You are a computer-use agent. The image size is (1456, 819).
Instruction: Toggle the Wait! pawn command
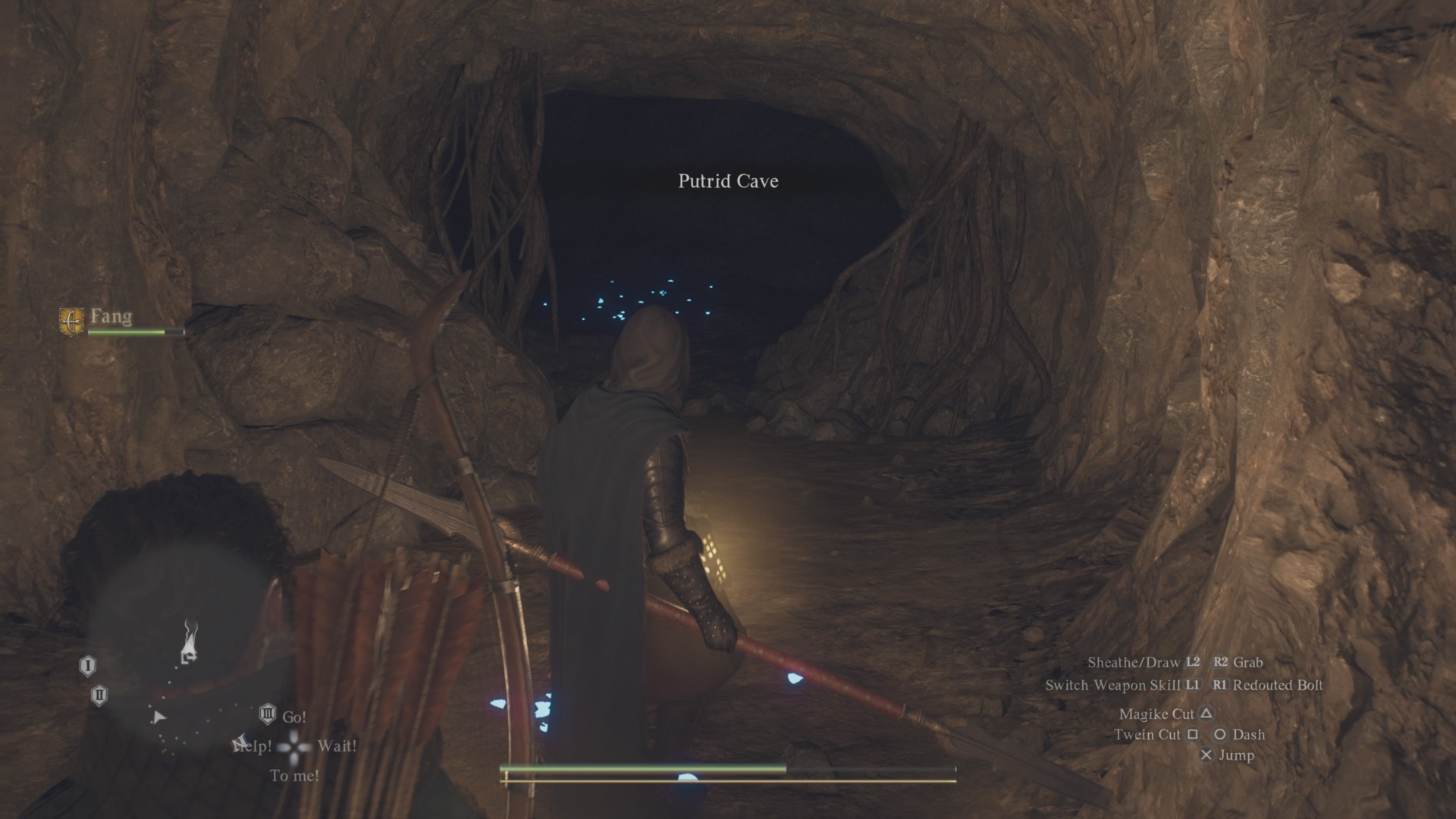coord(336,747)
